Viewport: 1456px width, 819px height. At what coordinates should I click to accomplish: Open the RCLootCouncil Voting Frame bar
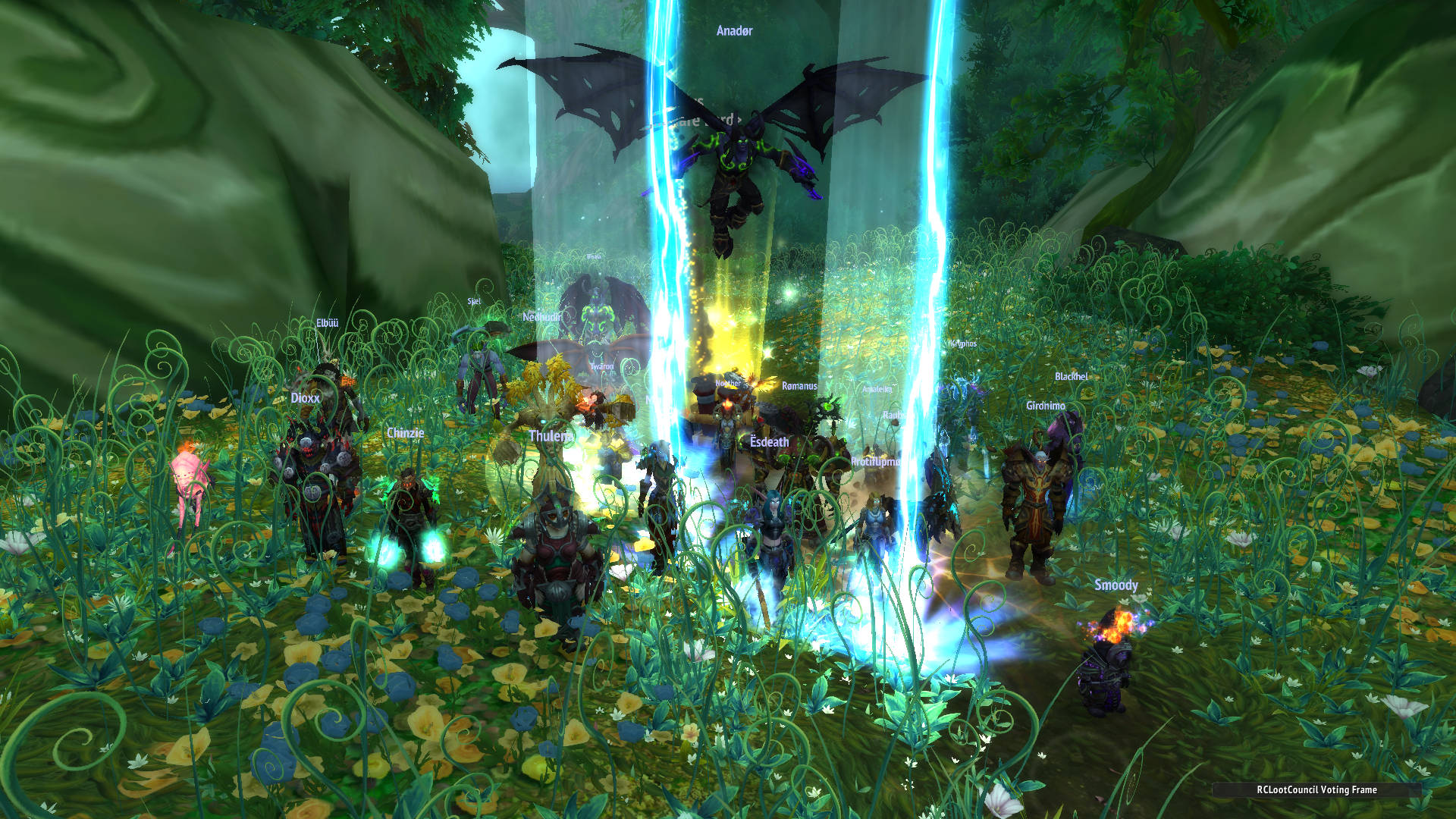pyautogui.click(x=1316, y=789)
